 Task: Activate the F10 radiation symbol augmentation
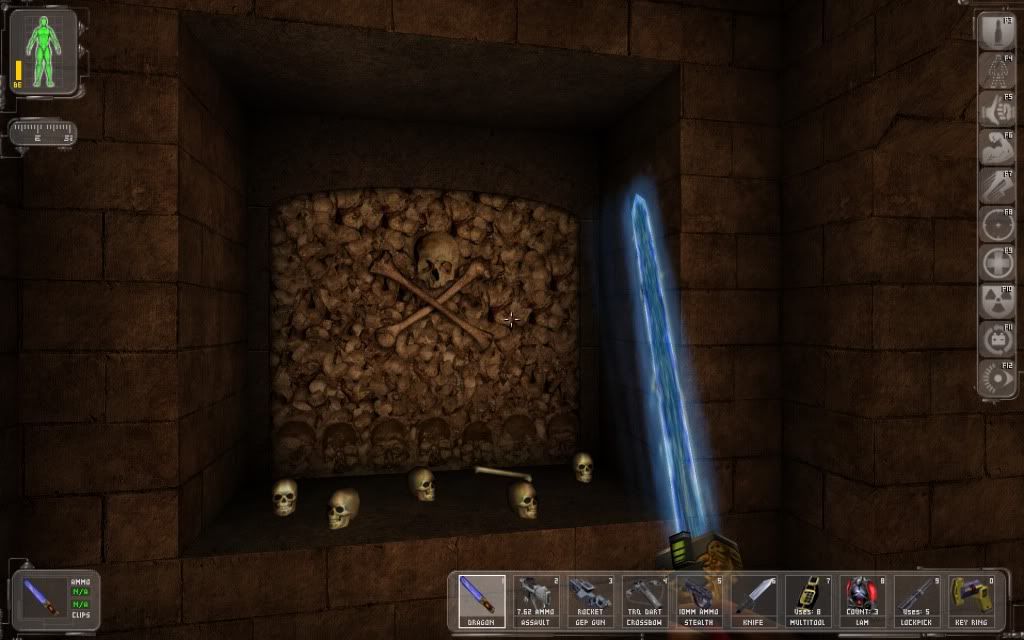[x=995, y=300]
